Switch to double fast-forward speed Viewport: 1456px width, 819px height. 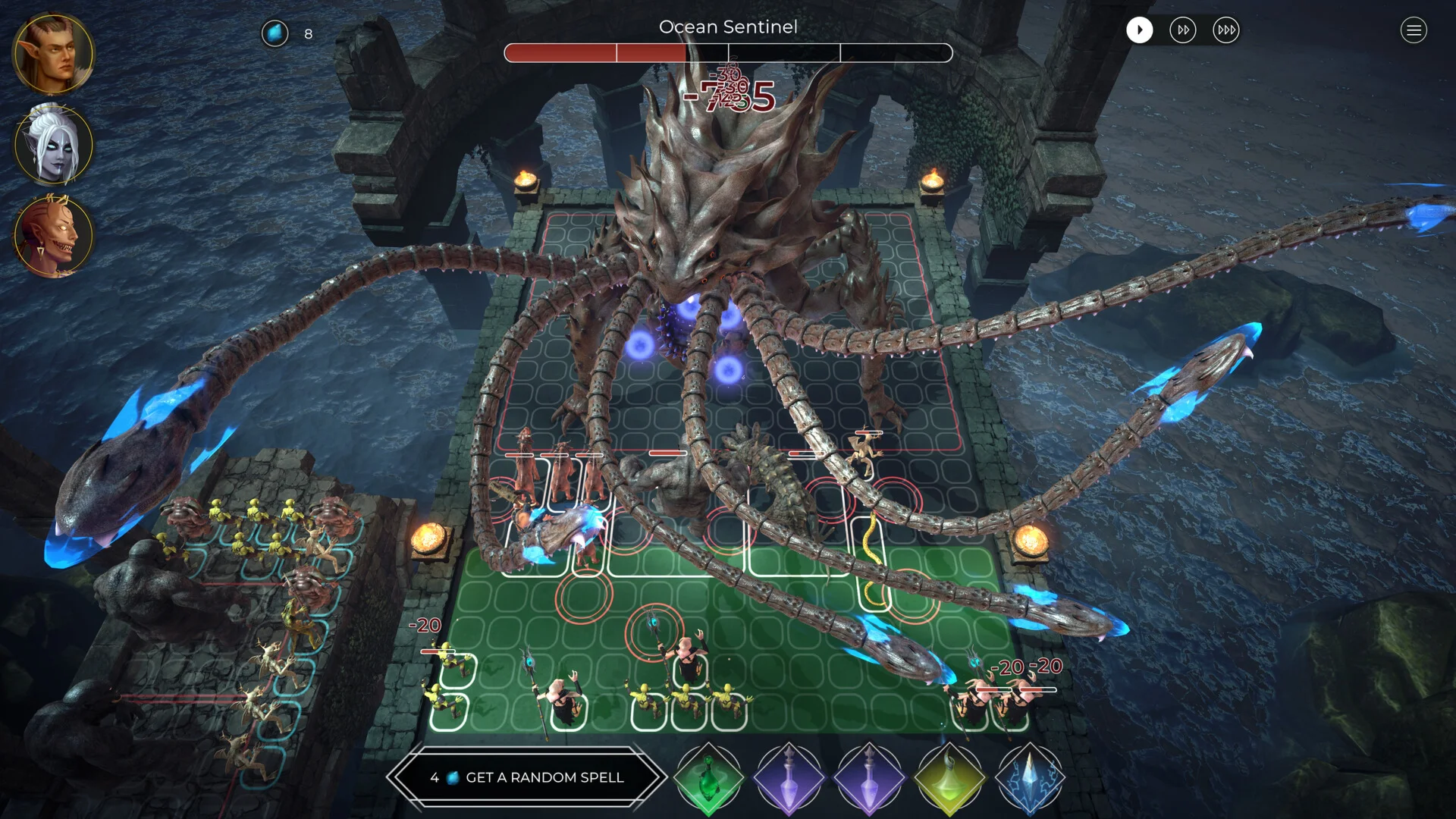point(1182,30)
